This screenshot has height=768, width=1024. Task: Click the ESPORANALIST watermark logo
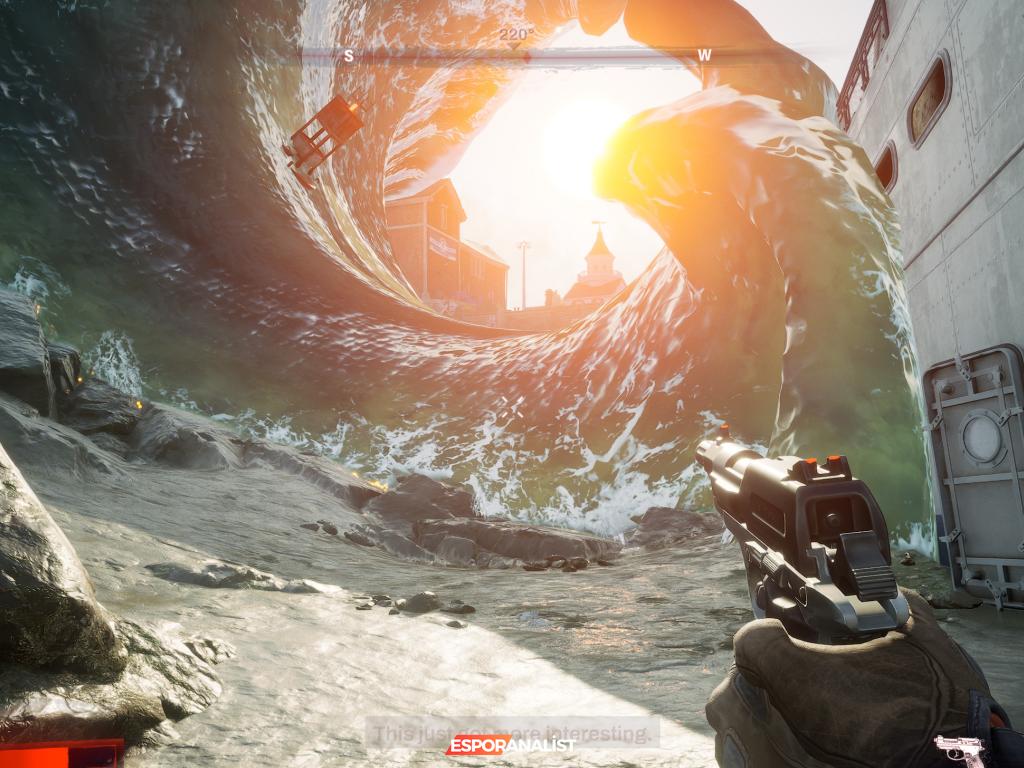pyautogui.click(x=510, y=745)
